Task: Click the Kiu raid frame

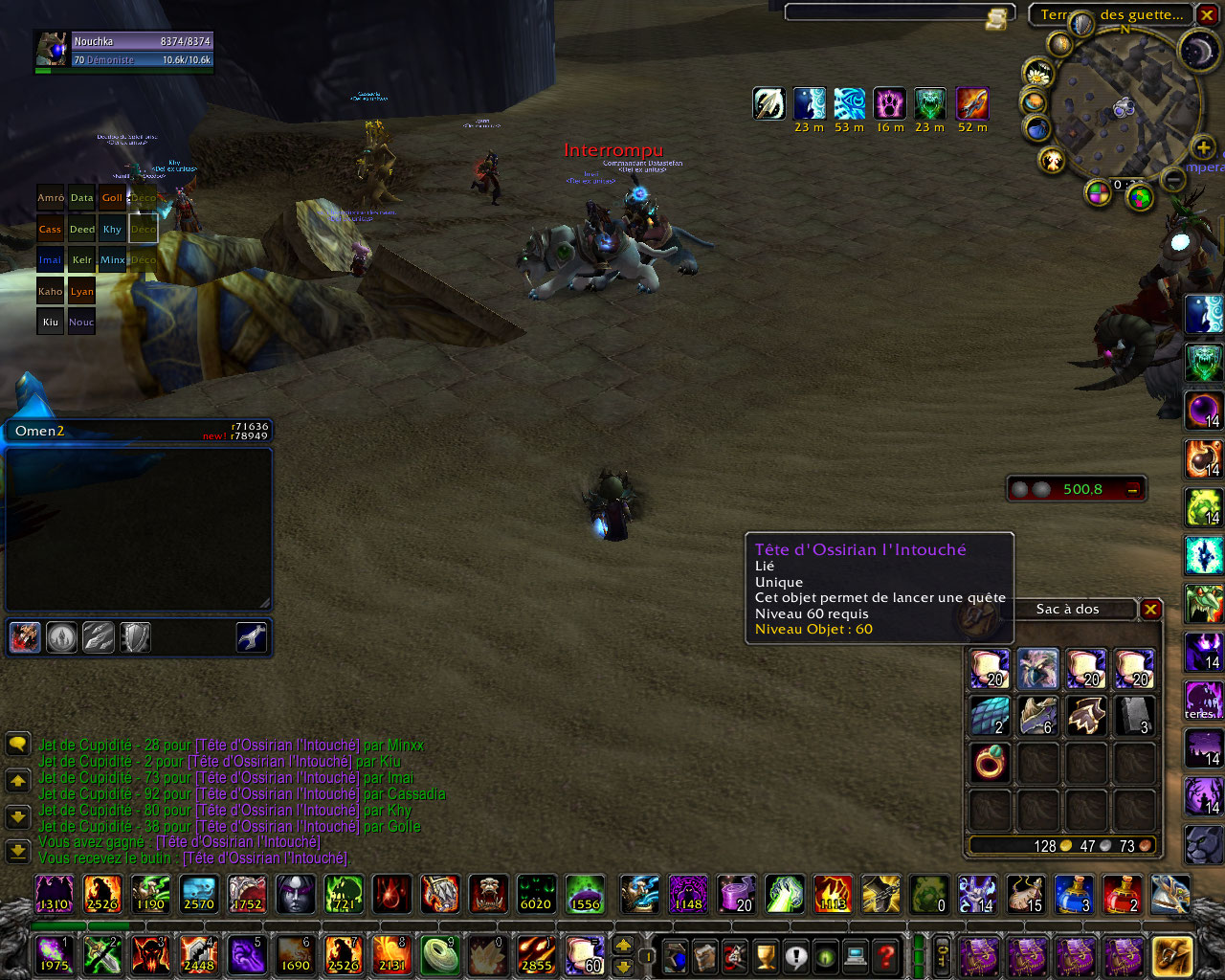Action: click(51, 322)
